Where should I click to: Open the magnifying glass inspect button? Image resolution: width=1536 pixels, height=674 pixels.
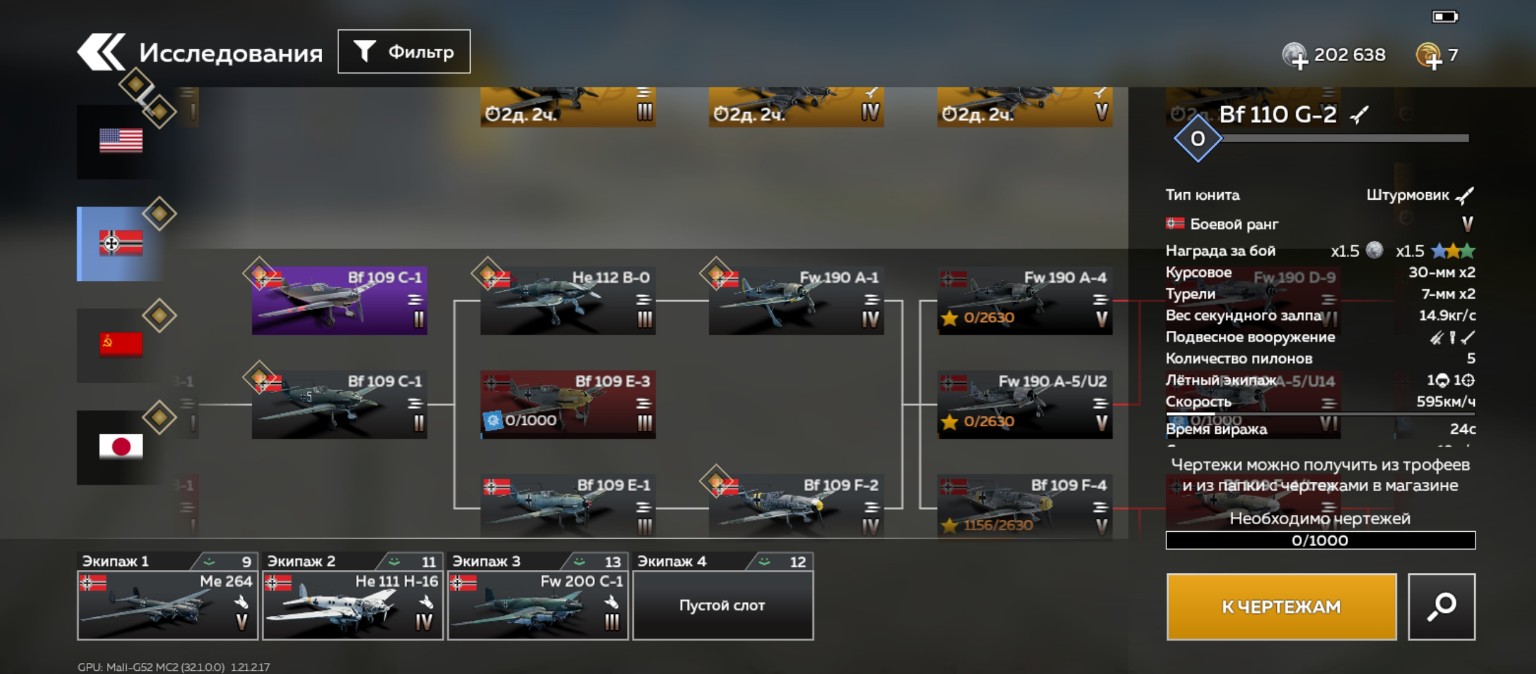point(1441,606)
